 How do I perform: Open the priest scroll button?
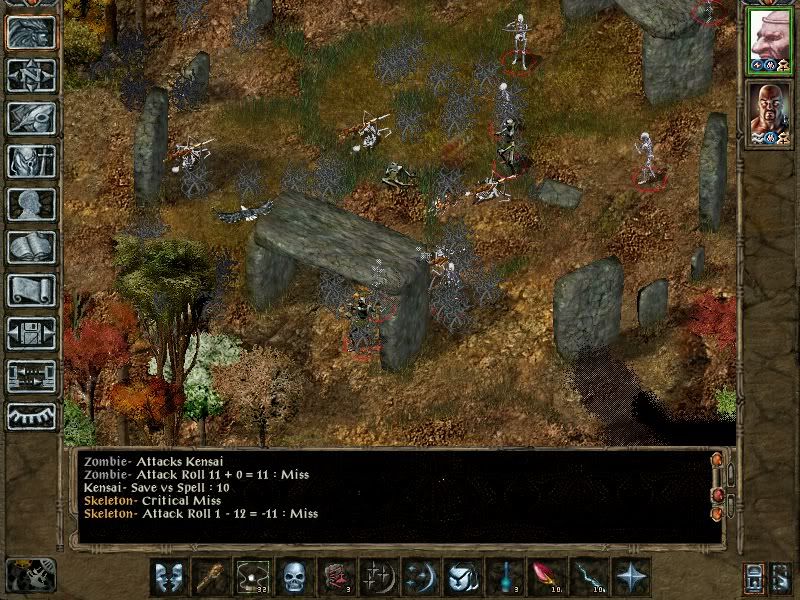click(31, 290)
